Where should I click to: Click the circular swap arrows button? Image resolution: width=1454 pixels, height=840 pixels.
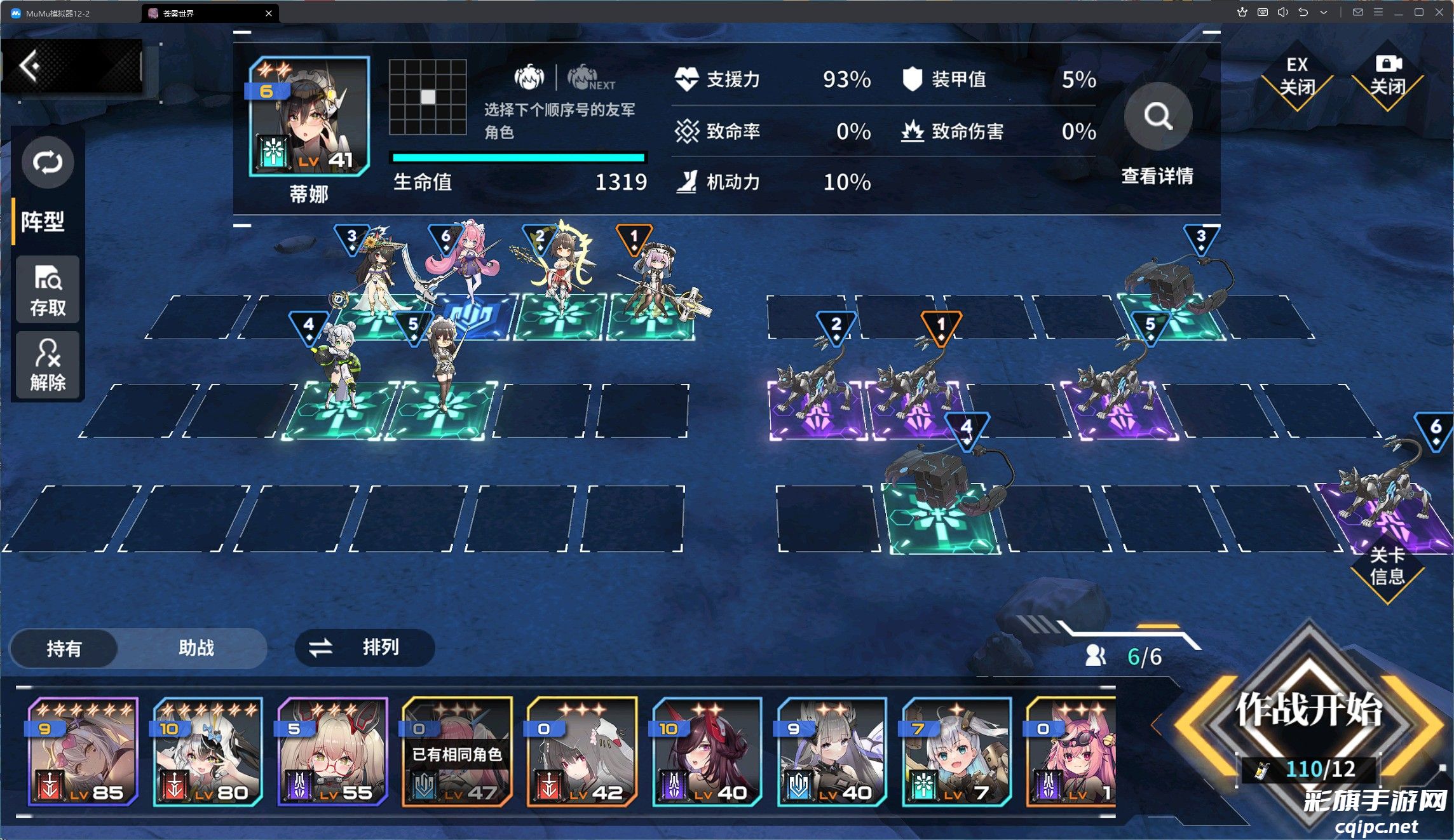tap(48, 163)
